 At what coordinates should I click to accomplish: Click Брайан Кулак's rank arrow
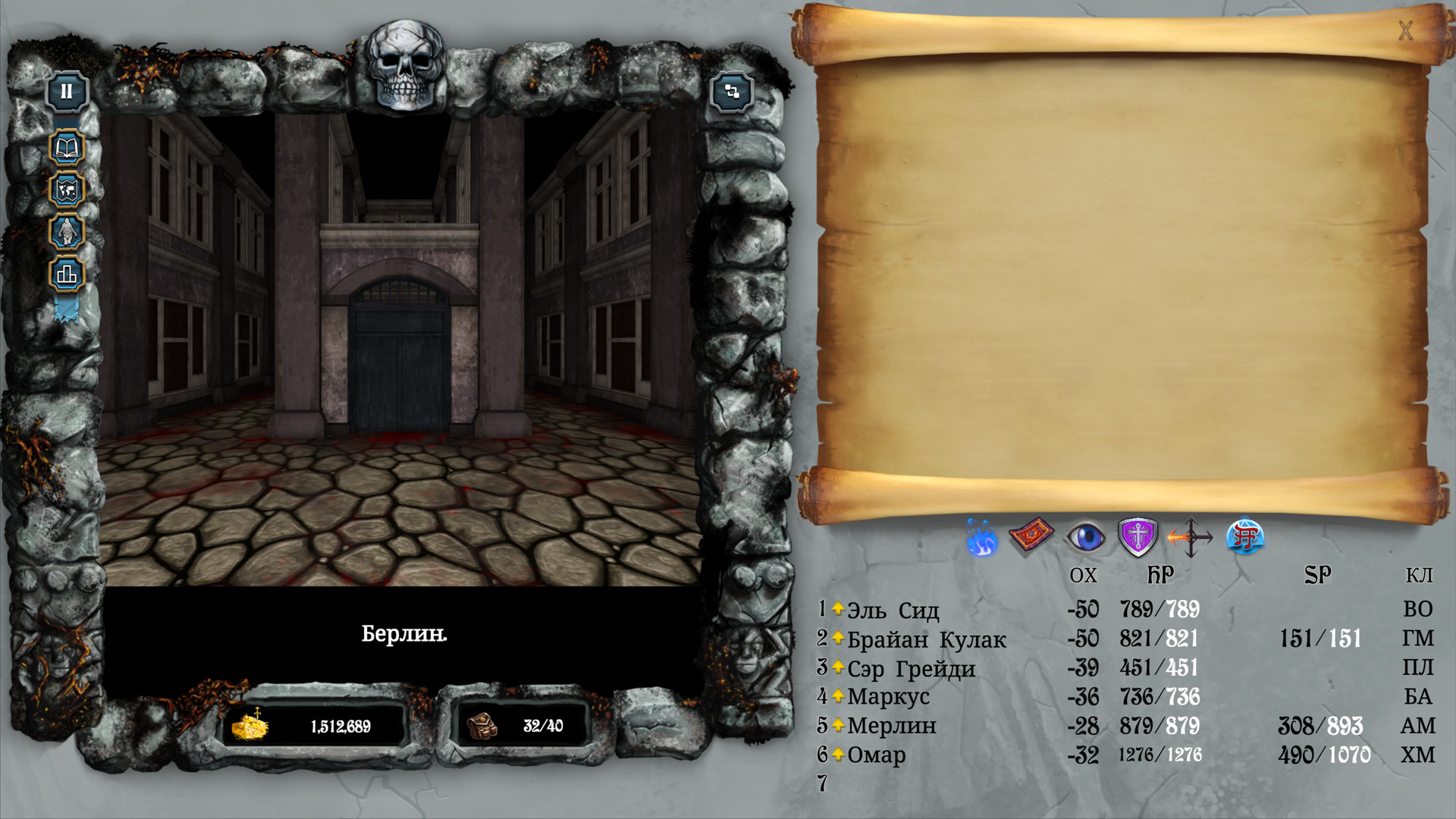[x=837, y=638]
